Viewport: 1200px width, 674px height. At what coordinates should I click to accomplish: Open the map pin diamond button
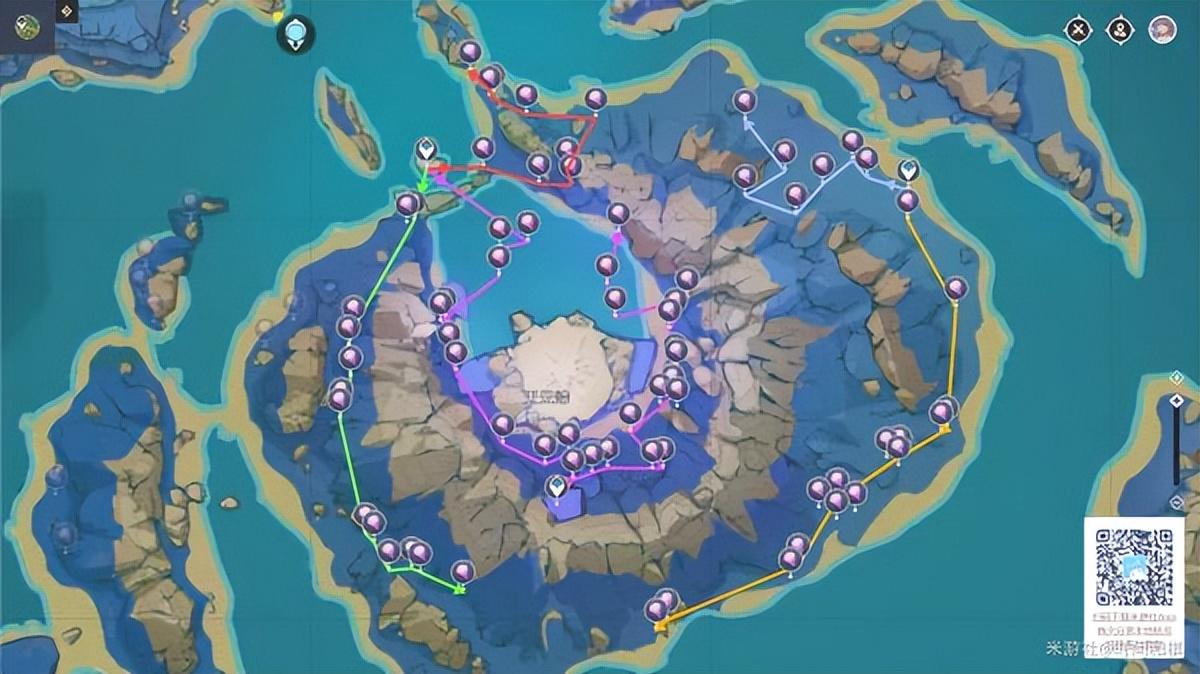coord(1120,30)
